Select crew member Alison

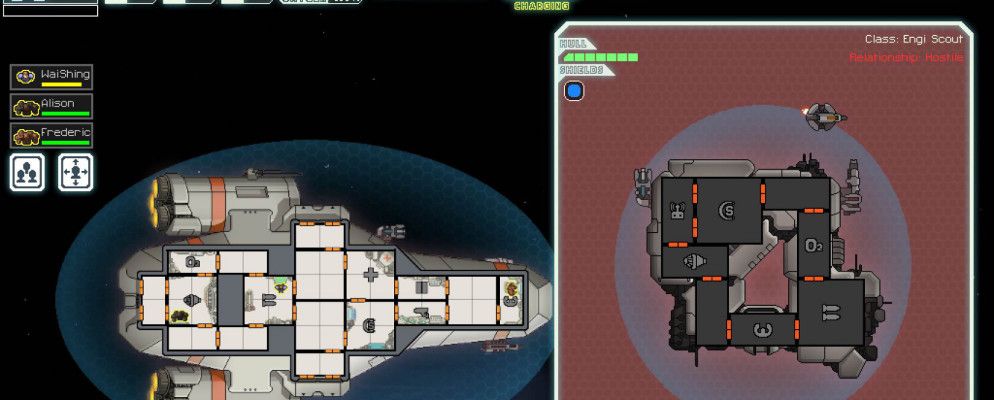pos(51,107)
